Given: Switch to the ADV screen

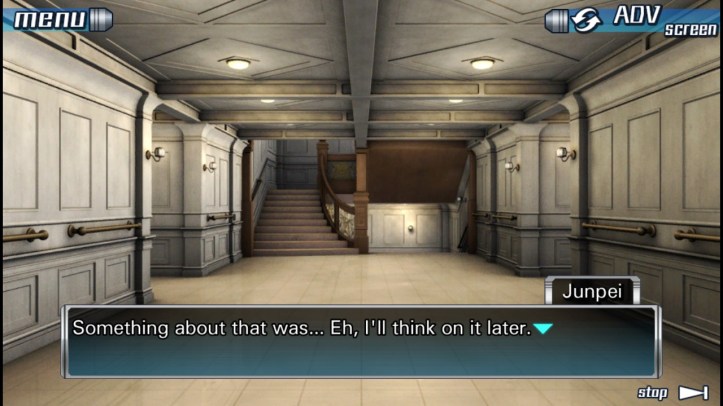Looking at the screenshot, I should (631, 19).
